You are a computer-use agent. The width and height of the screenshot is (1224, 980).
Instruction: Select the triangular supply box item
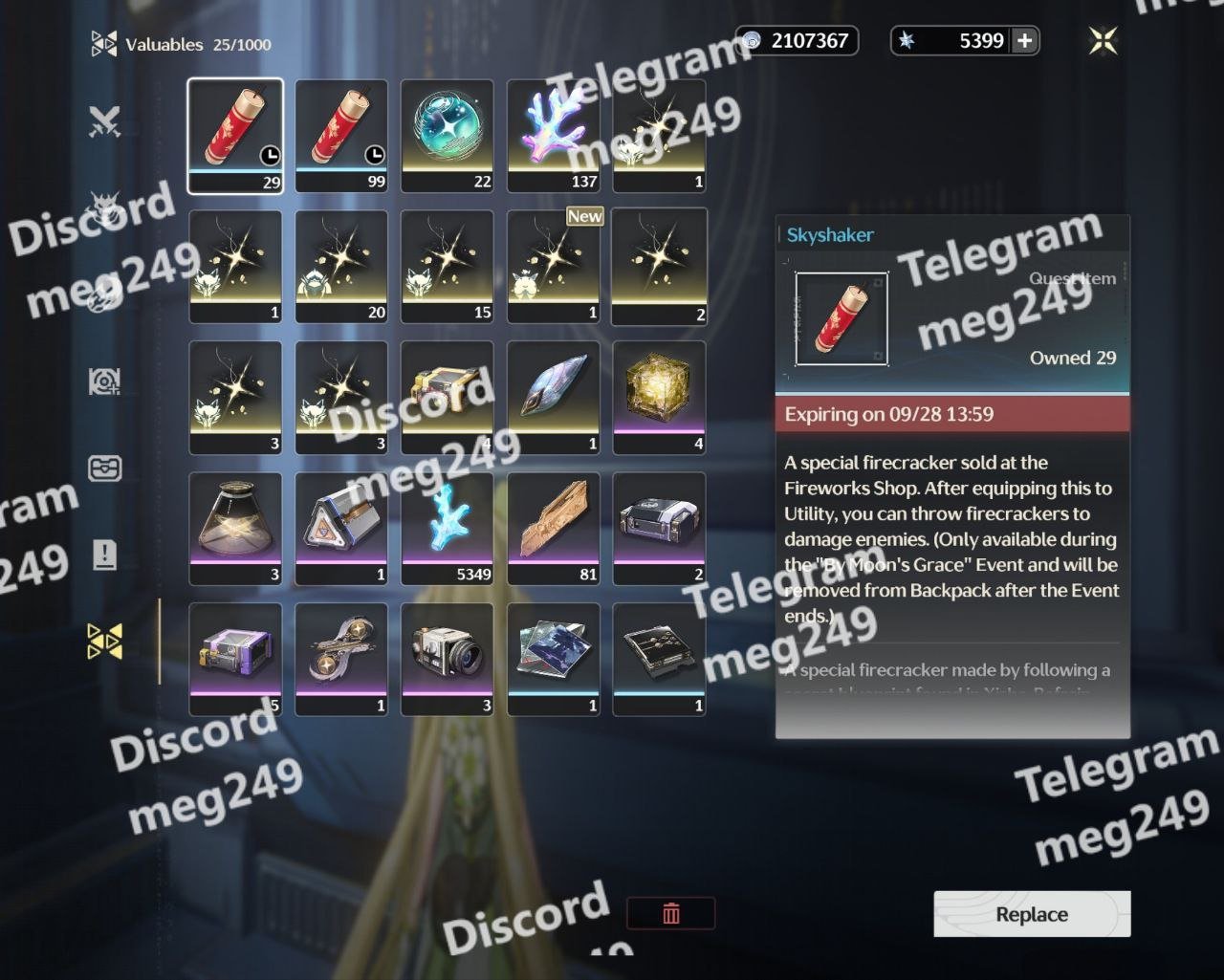[341, 529]
